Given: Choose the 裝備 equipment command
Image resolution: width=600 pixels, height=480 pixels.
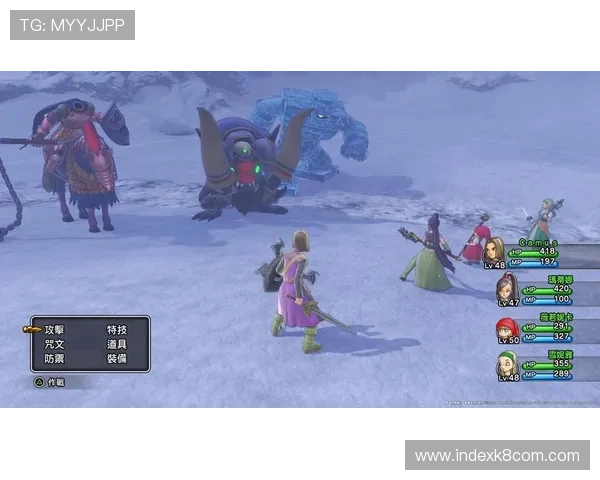Looking at the screenshot, I should click(x=117, y=358).
